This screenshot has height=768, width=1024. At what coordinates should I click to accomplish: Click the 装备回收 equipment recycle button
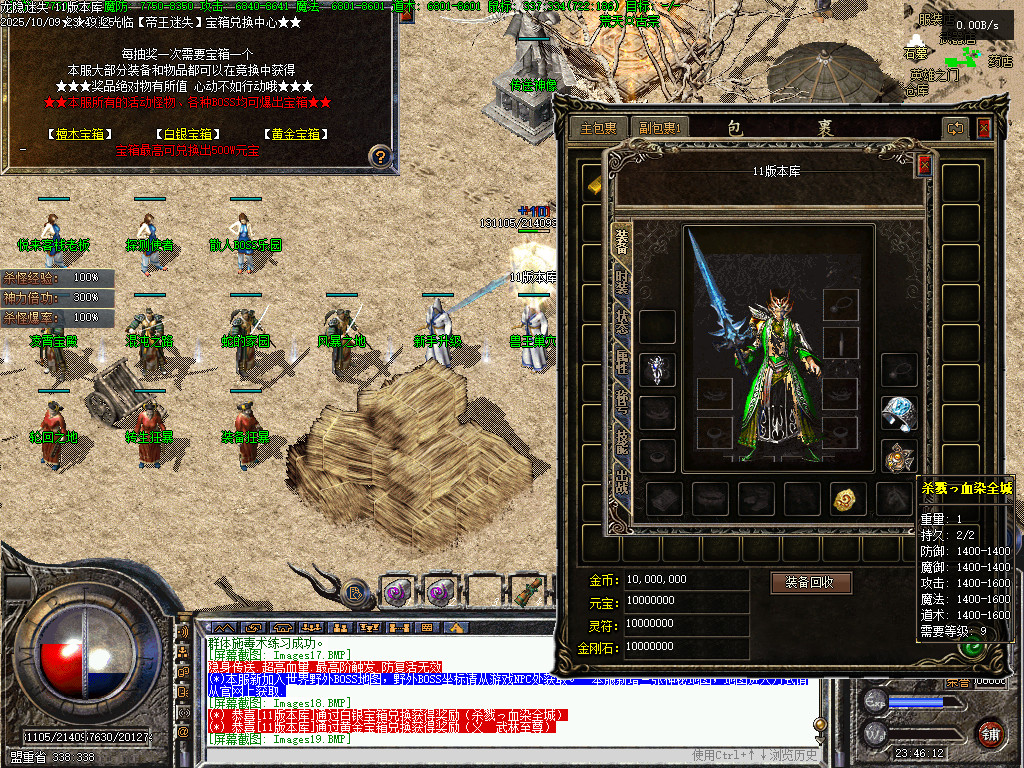pyautogui.click(x=810, y=582)
